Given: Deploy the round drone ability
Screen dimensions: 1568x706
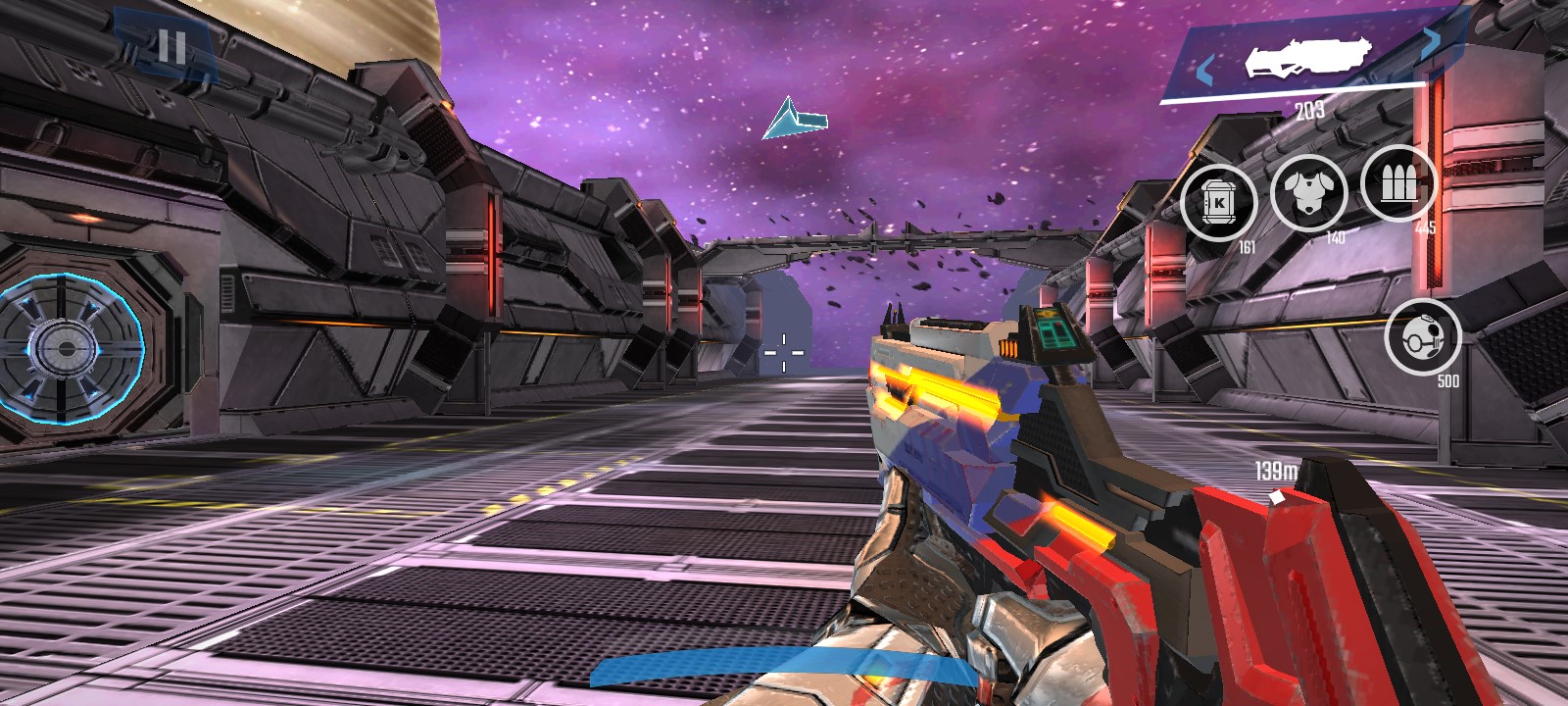Looking at the screenshot, I should pos(1422,337).
